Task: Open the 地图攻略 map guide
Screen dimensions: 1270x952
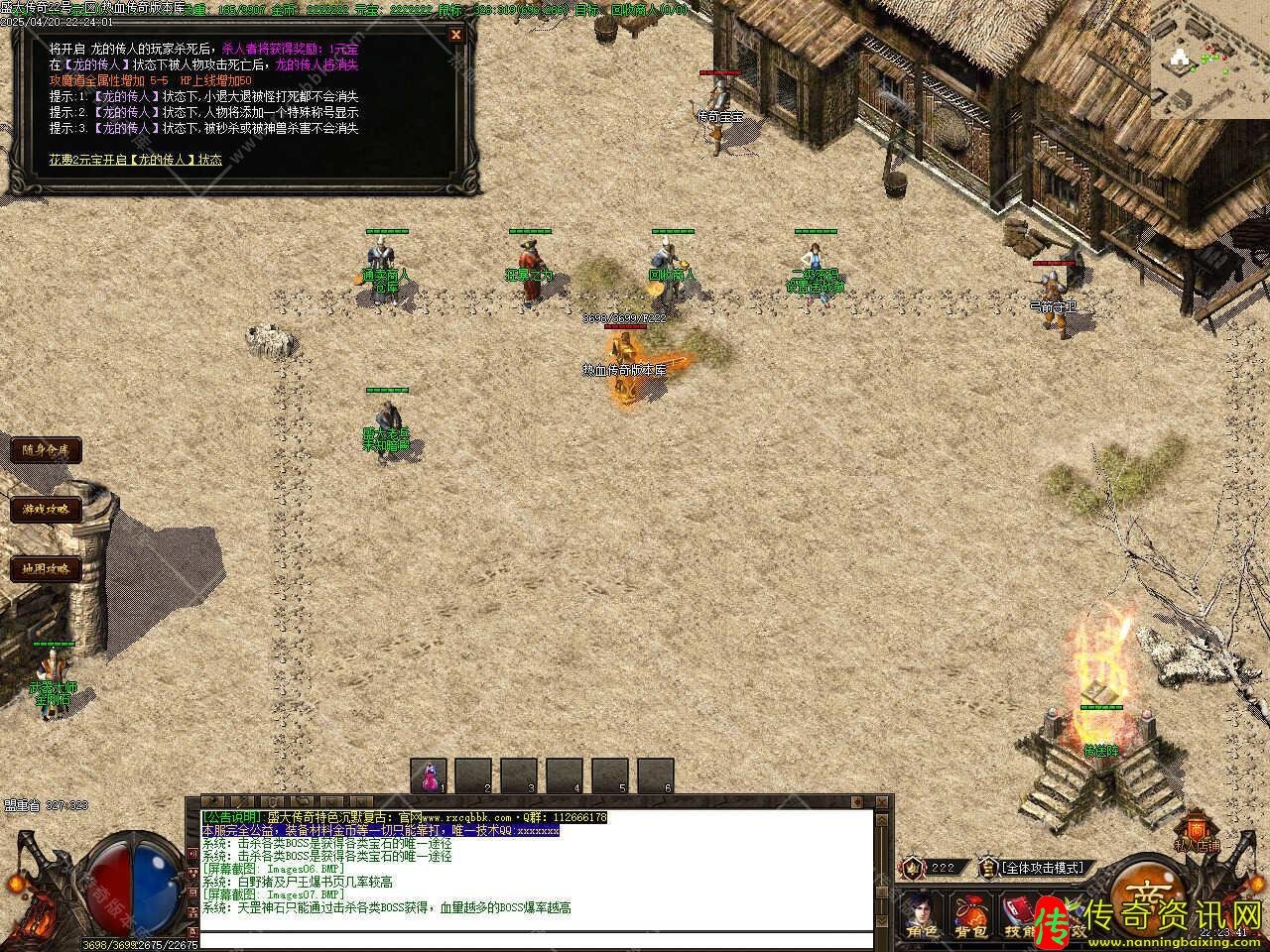Action: click(x=46, y=569)
